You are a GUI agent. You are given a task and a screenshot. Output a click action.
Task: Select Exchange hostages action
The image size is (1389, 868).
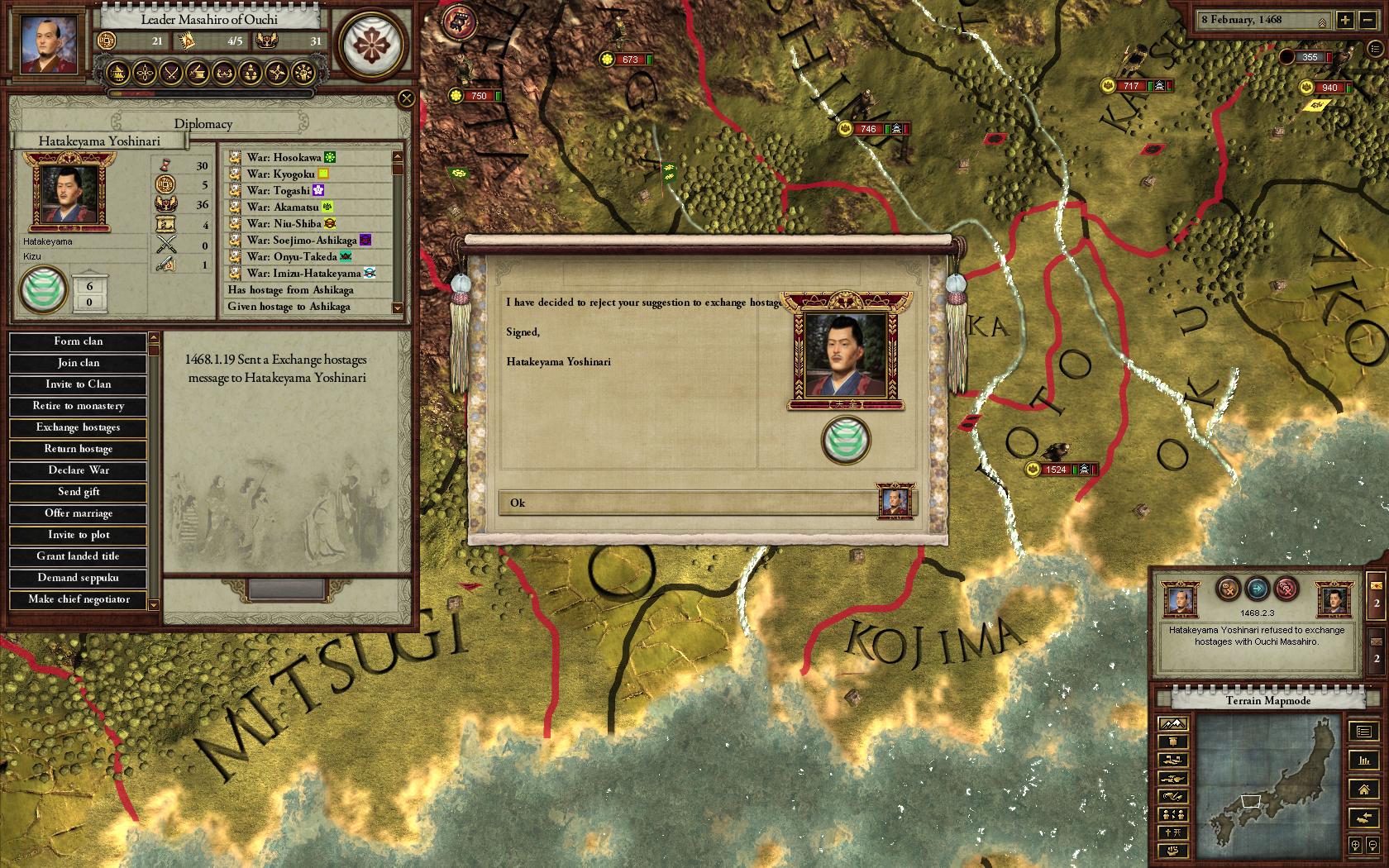[79, 427]
